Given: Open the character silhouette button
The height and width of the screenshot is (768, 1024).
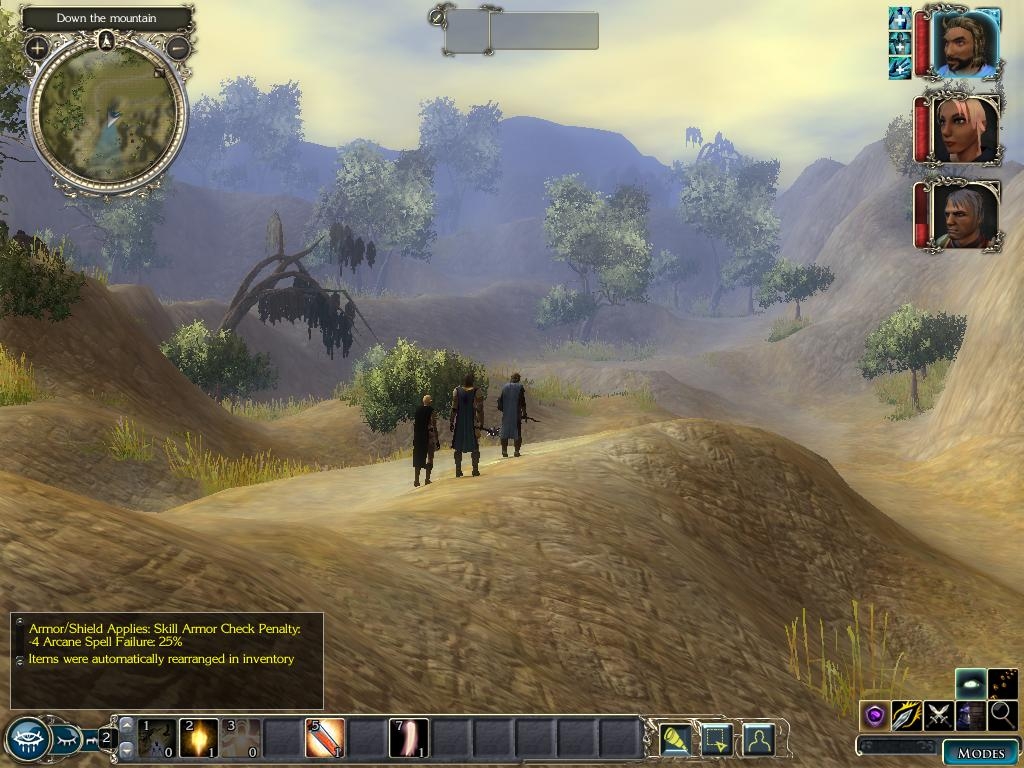Looking at the screenshot, I should 759,739.
